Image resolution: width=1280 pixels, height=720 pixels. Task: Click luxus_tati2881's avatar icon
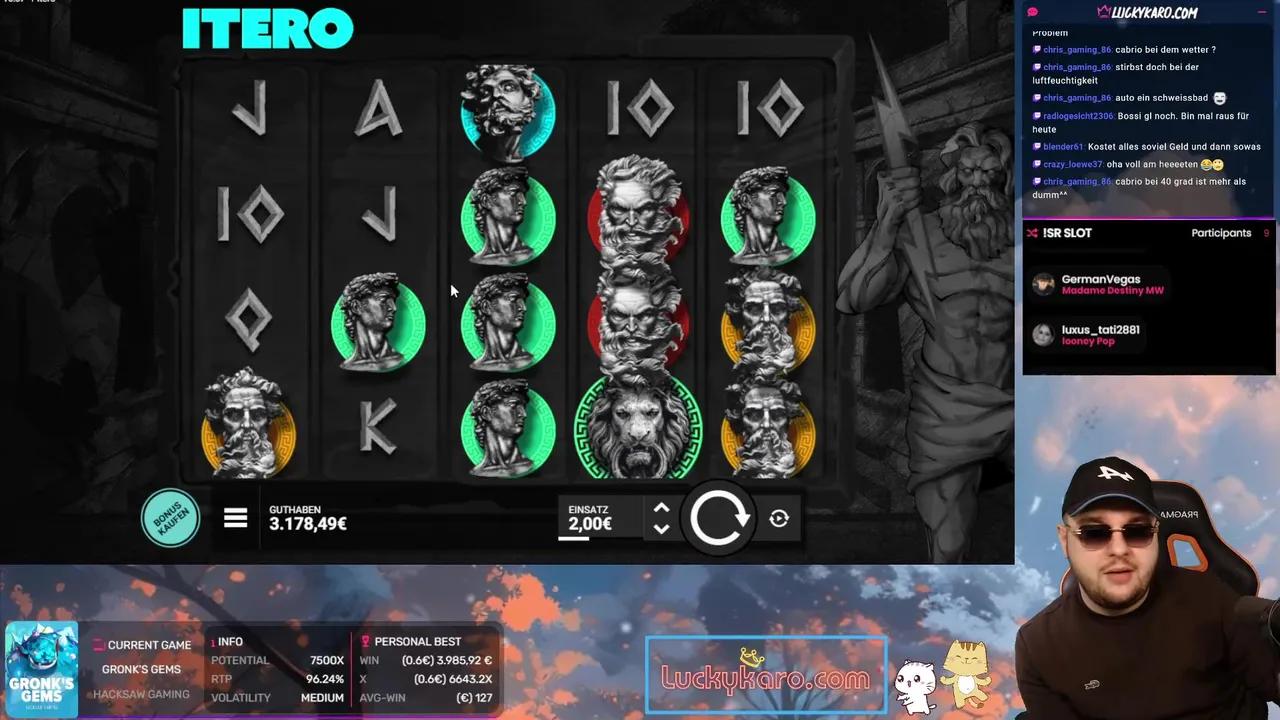pos(1044,334)
